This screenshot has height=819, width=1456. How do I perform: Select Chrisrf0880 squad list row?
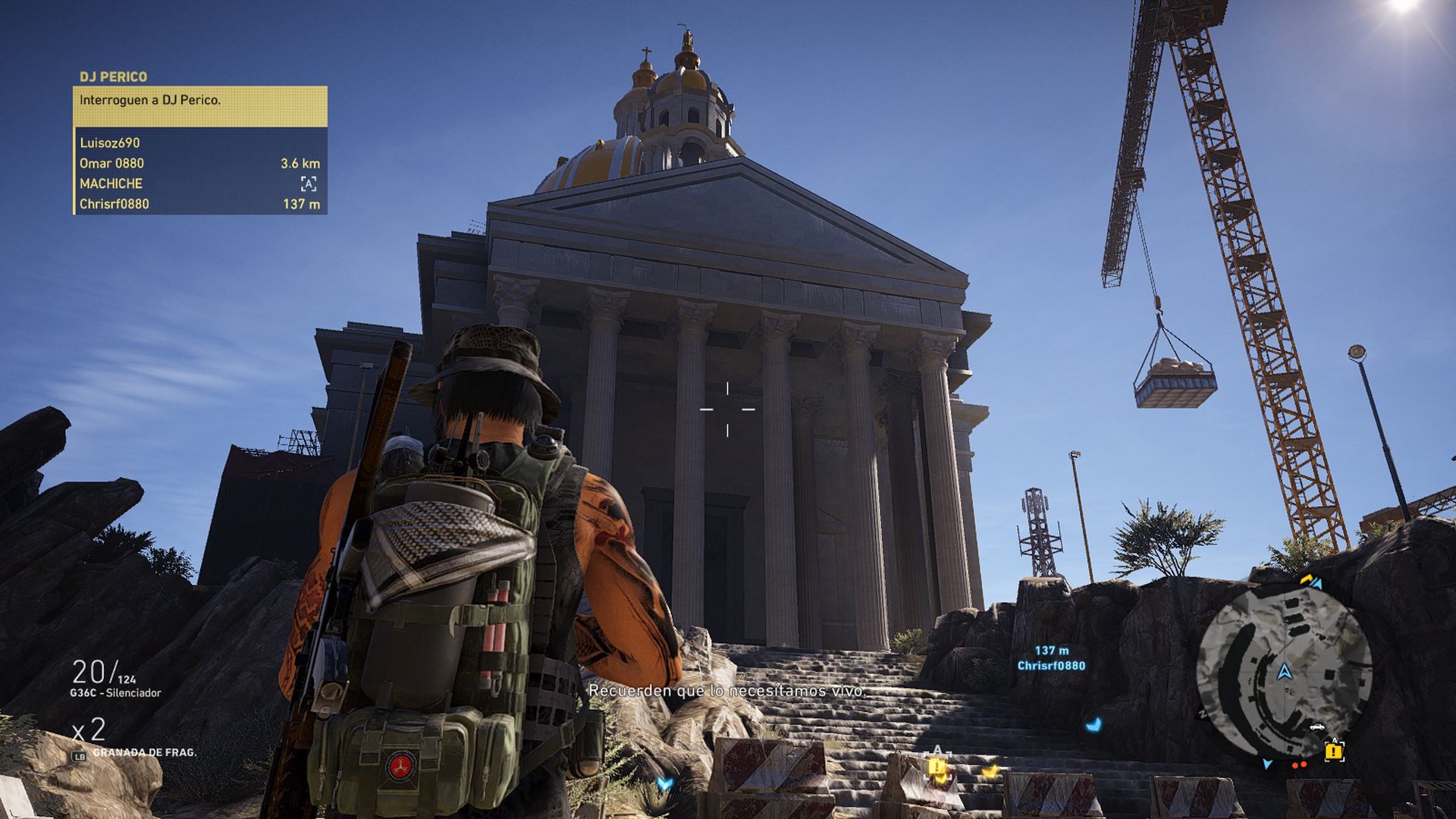click(200, 205)
